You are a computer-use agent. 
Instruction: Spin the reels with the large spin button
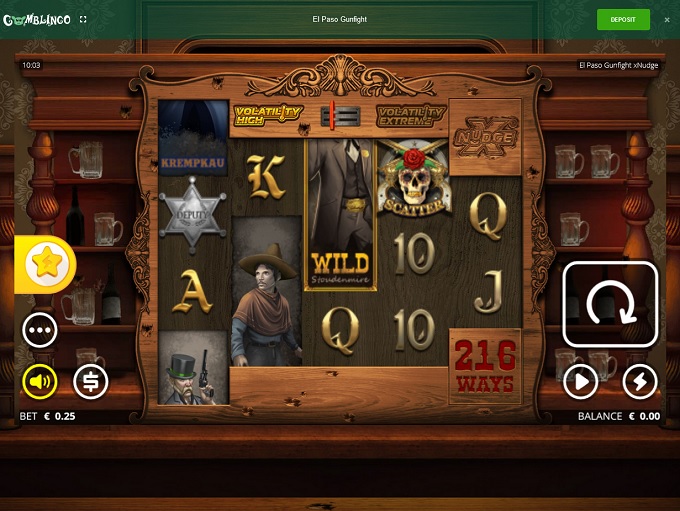610,304
